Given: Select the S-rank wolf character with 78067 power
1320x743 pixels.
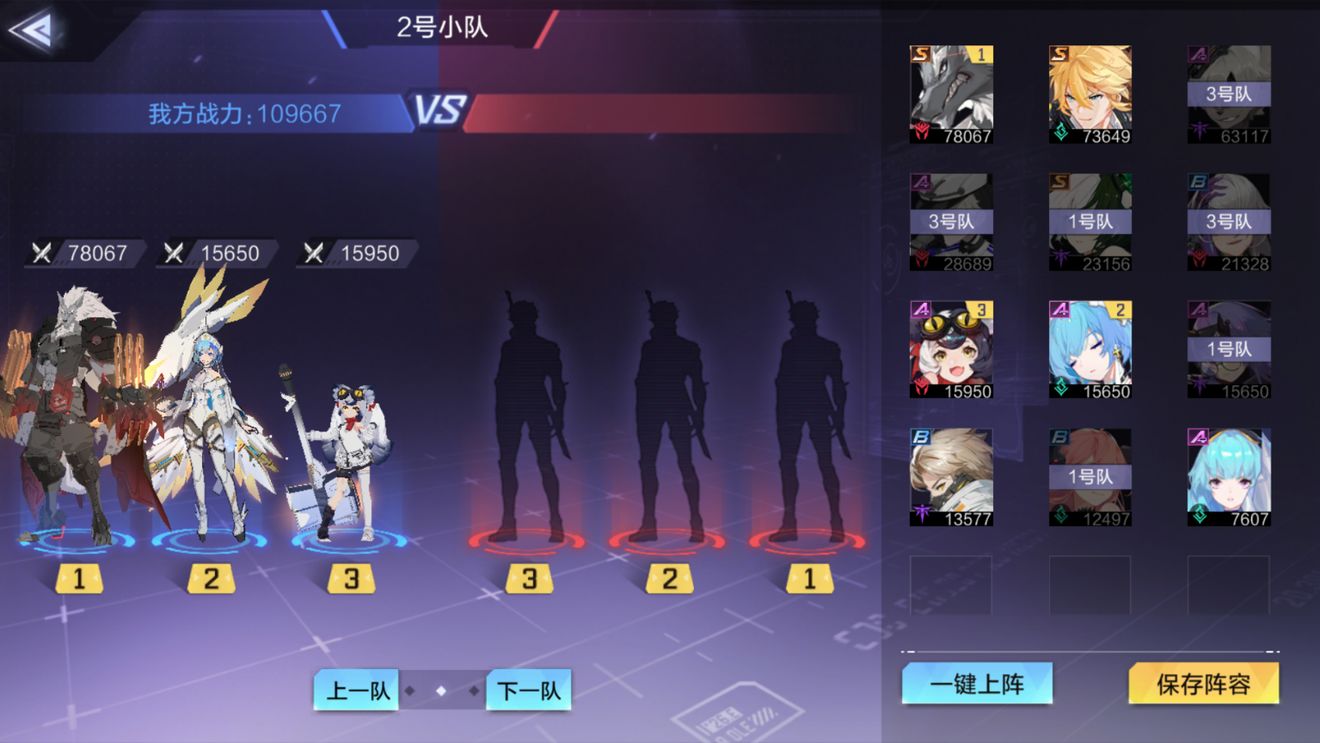Looking at the screenshot, I should coord(950,95).
